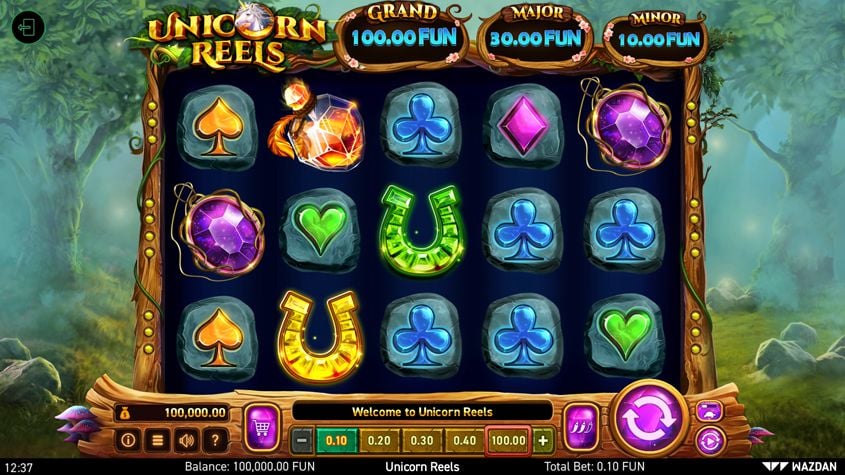Open the info paytable button
Image resolution: width=845 pixels, height=475 pixels.
click(128, 439)
